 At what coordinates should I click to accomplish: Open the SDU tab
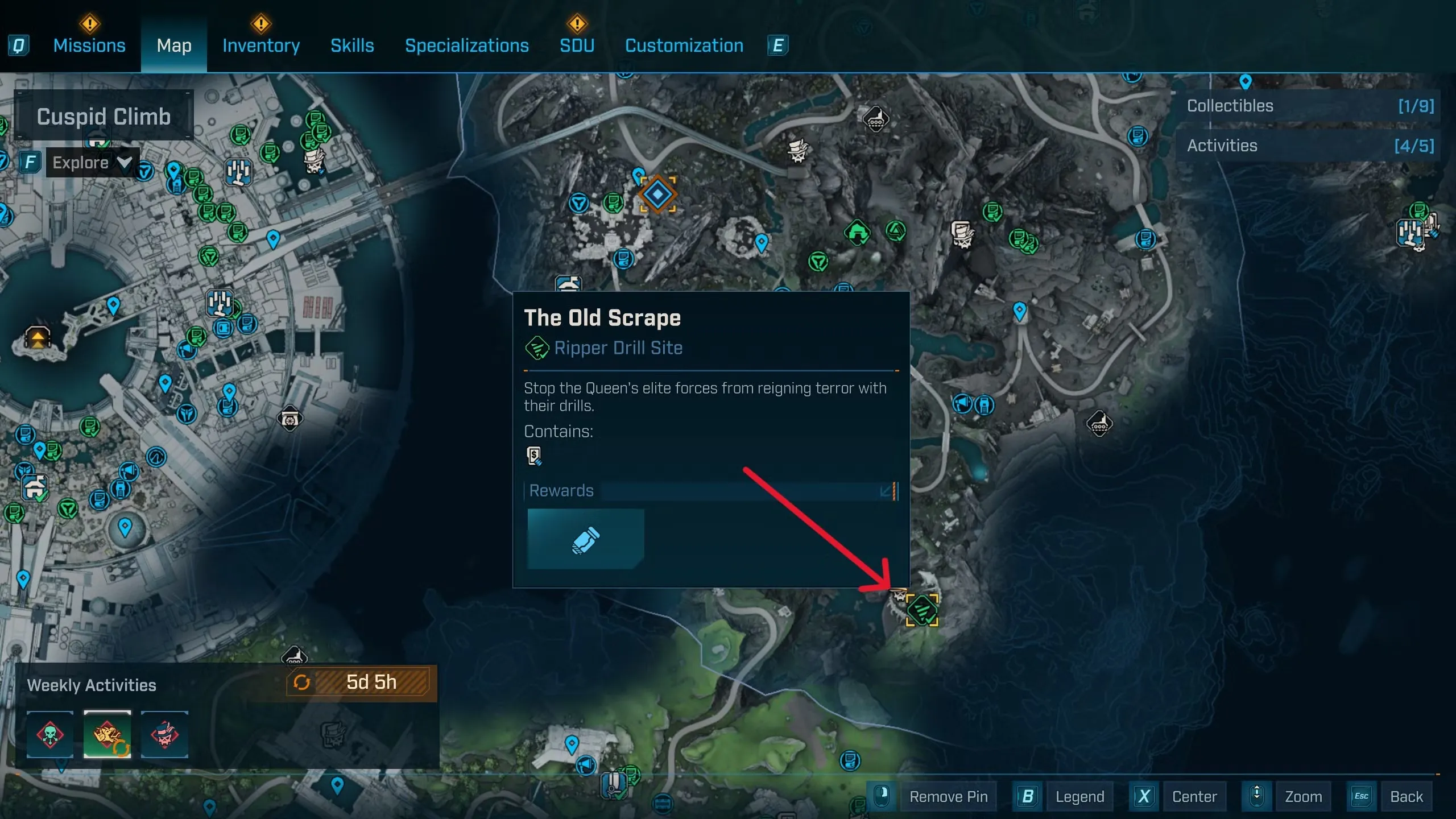(577, 45)
